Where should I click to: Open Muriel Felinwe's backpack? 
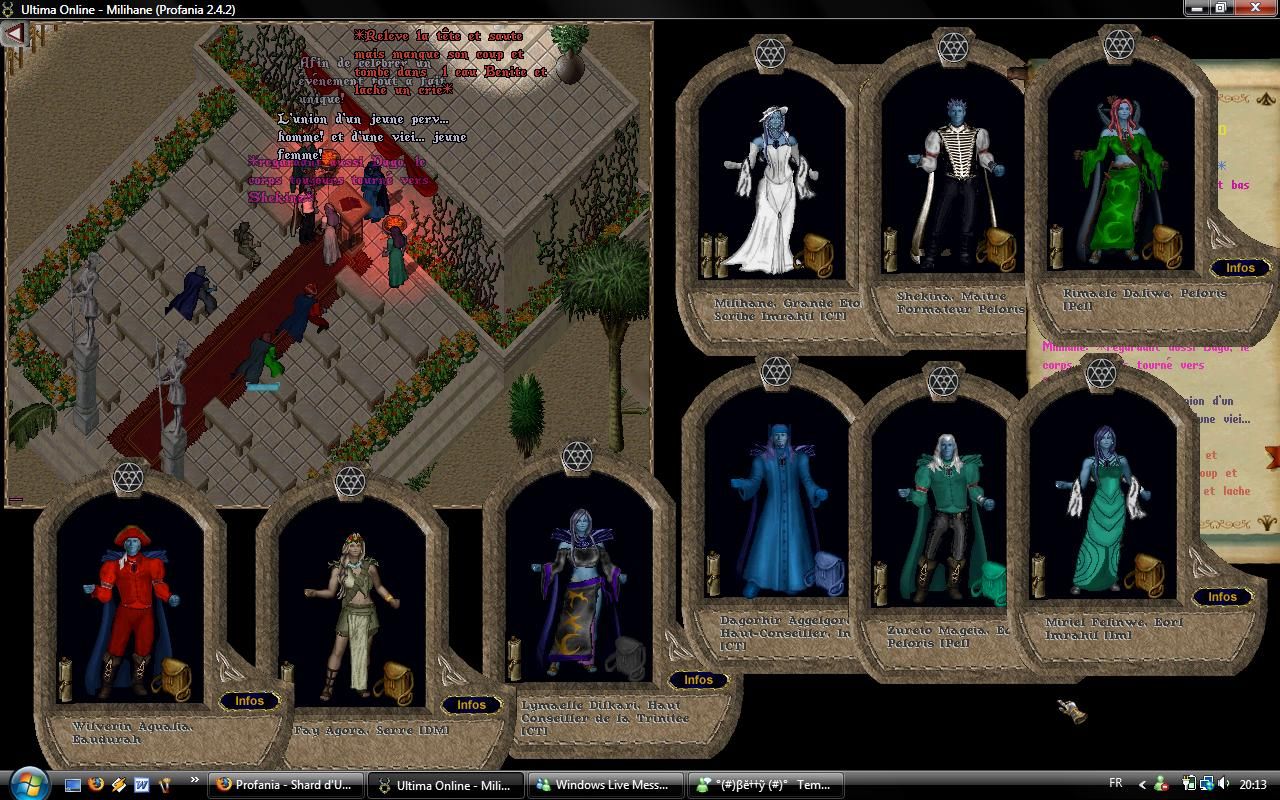pyautogui.click(x=1143, y=575)
